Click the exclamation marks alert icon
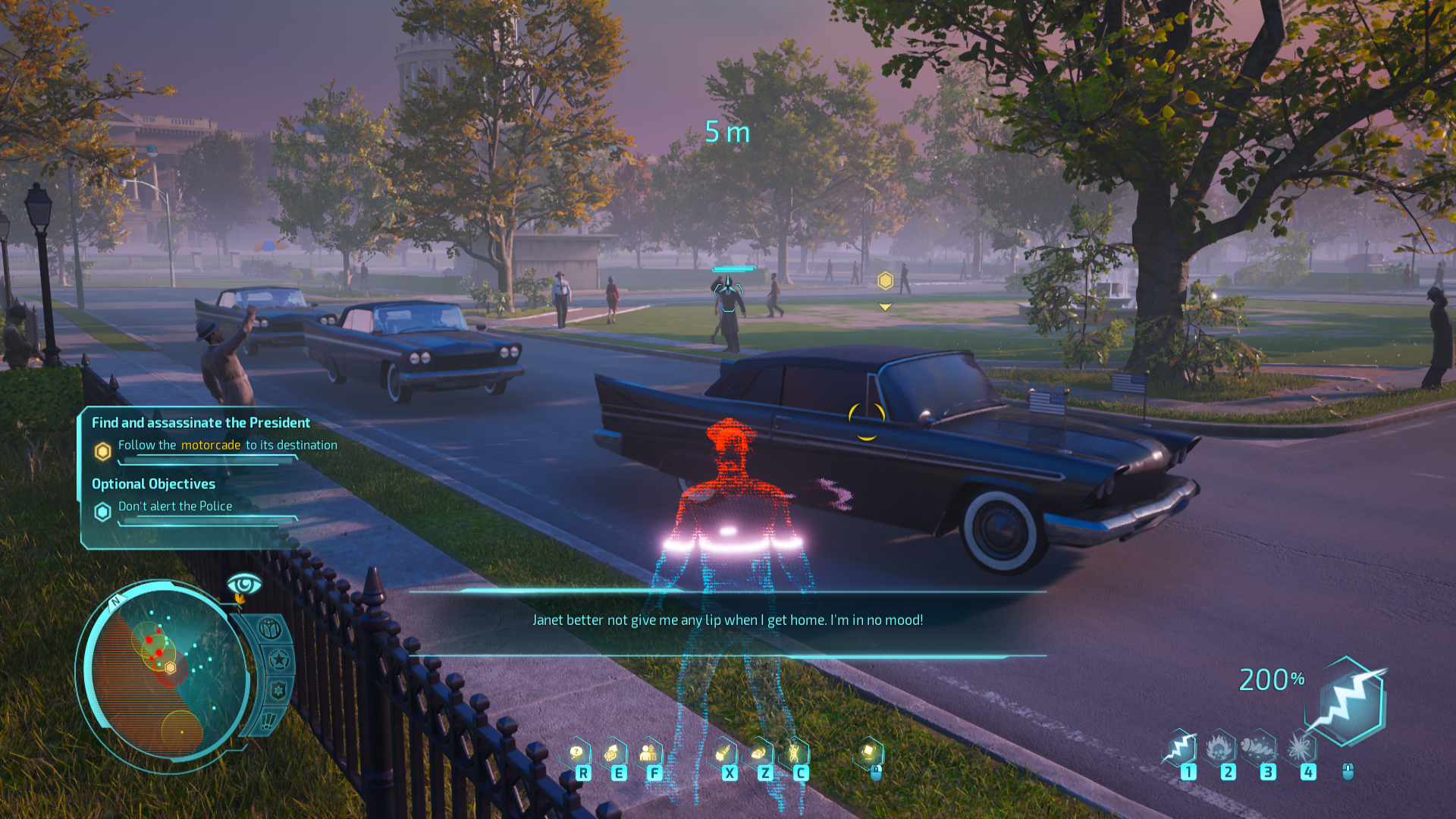Viewport: 1456px width, 819px height. [x=269, y=720]
